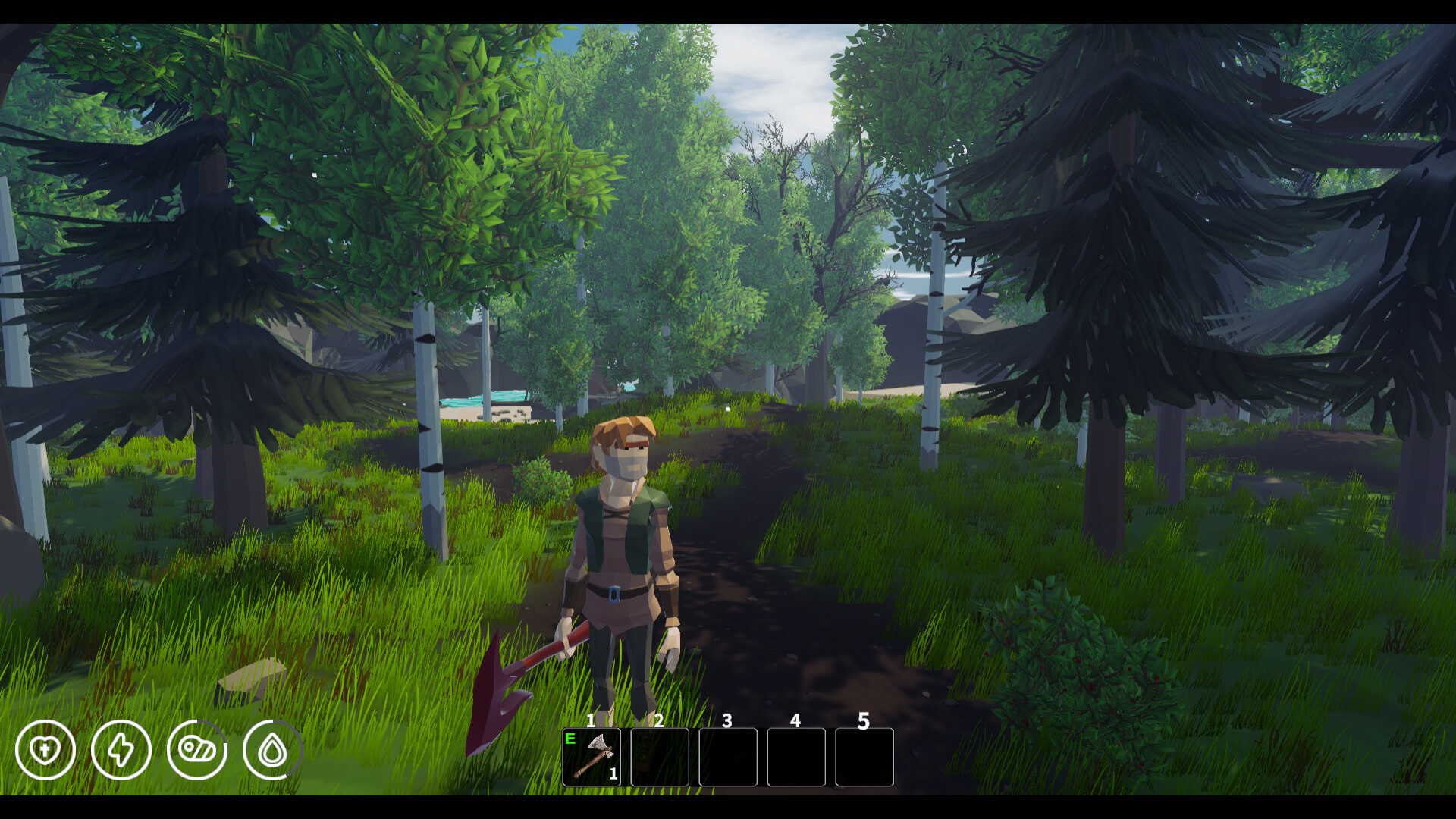This screenshot has height=819, width=1456.
Task: Select empty hotbar slot 5
Action: pos(864,758)
